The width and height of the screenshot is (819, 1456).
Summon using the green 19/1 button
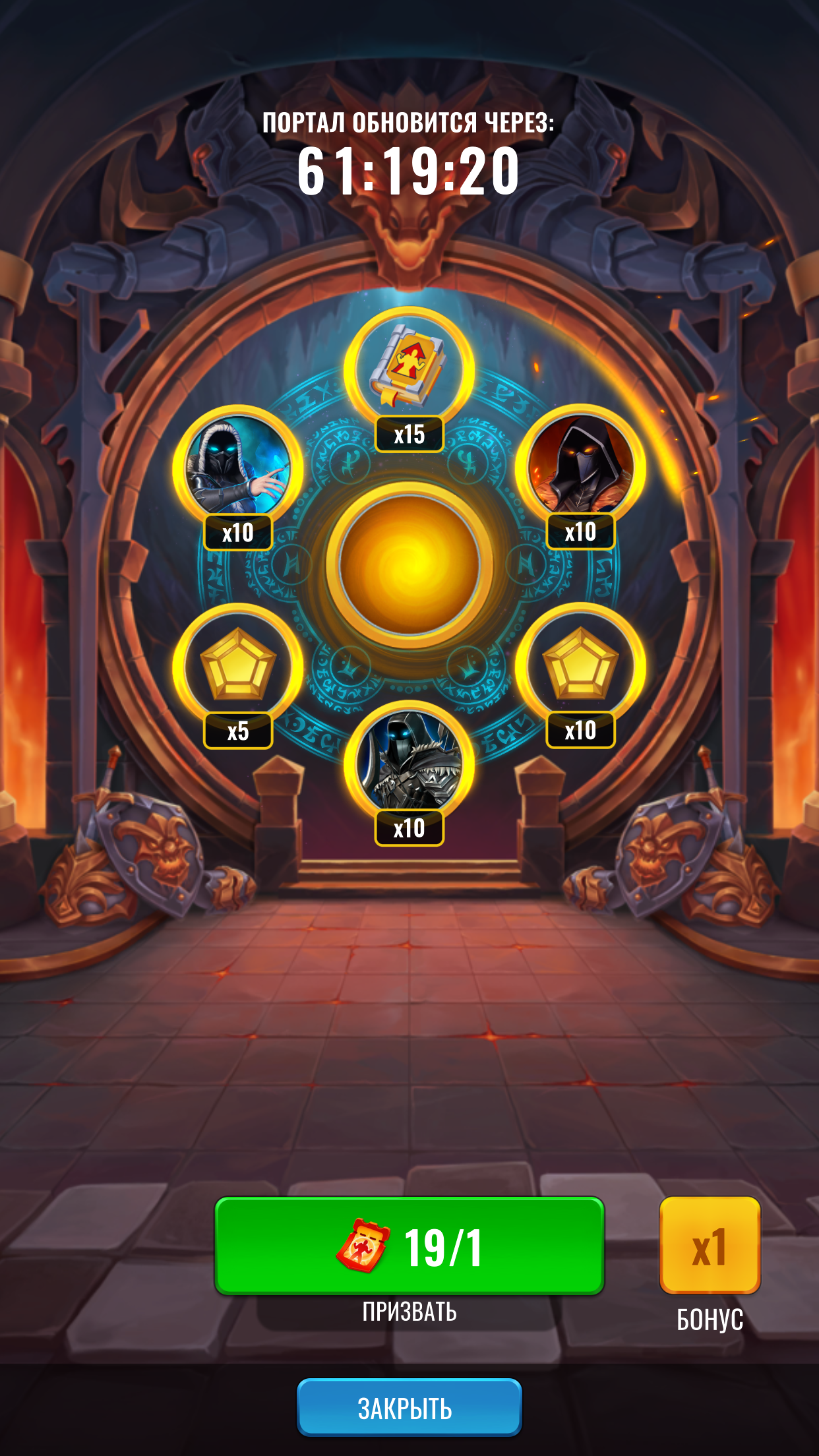click(x=409, y=1246)
